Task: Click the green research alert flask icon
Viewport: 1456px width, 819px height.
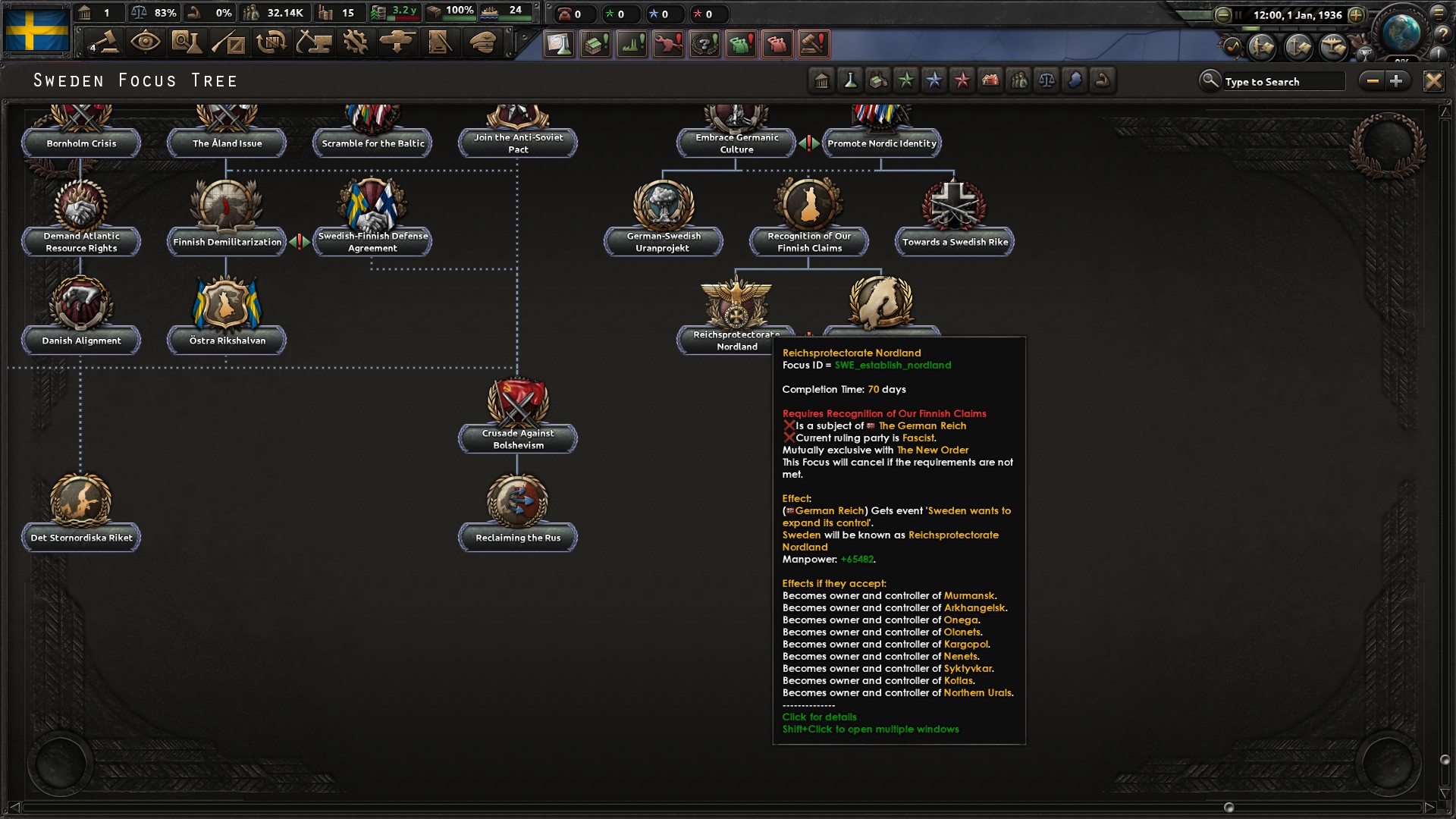Action: 559,43
